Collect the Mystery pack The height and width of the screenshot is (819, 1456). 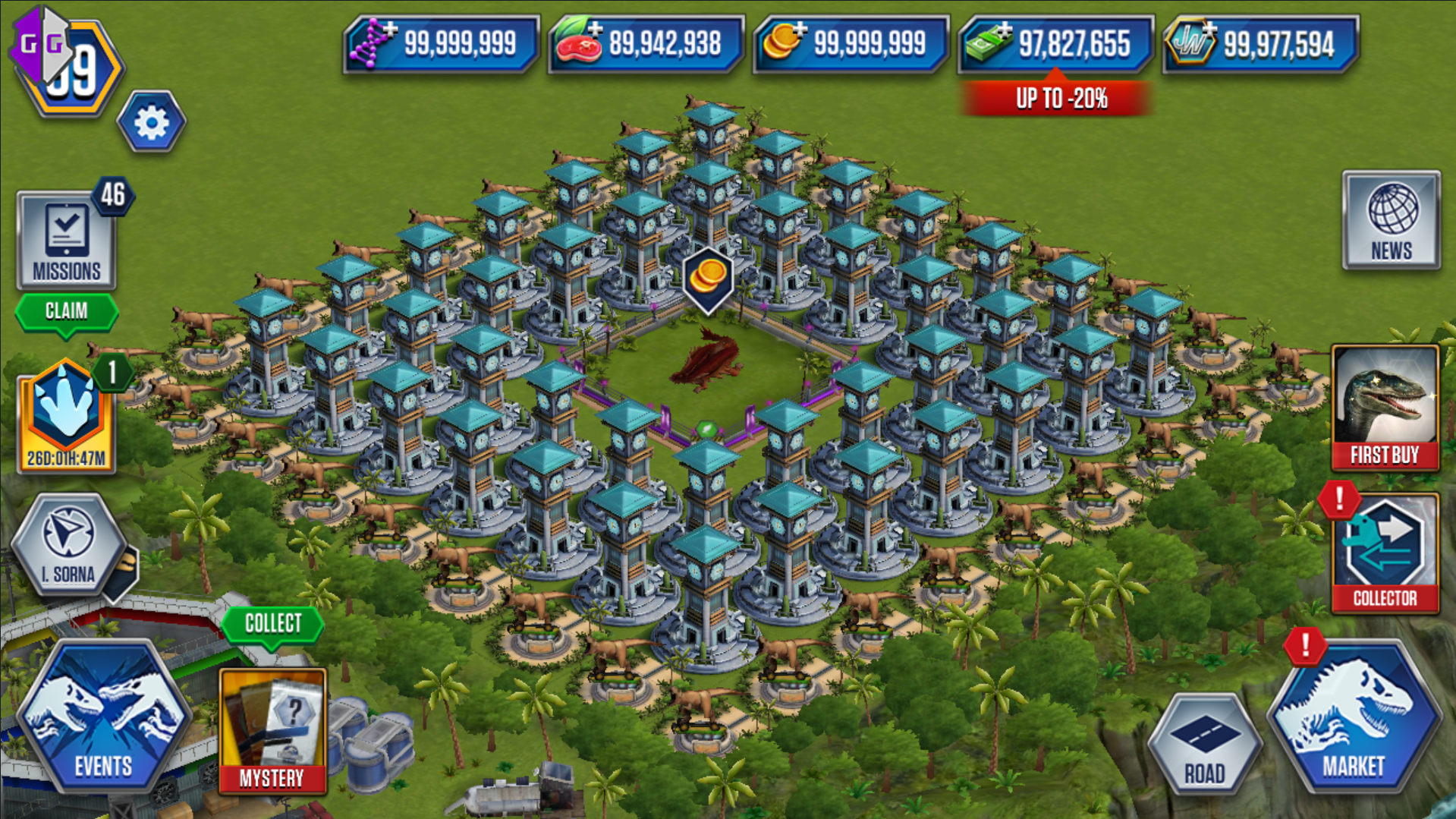(272, 624)
